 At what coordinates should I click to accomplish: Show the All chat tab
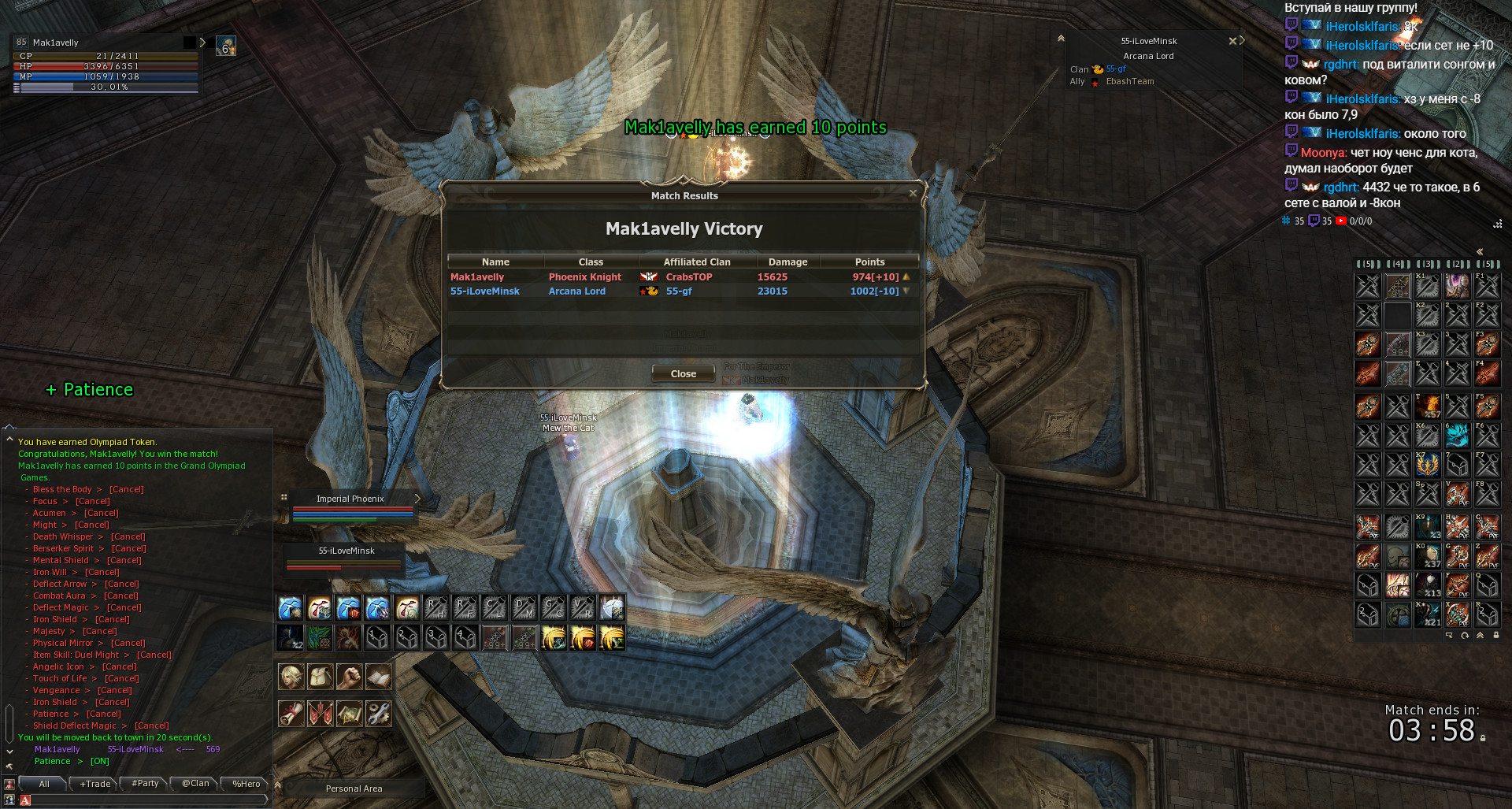[x=44, y=784]
